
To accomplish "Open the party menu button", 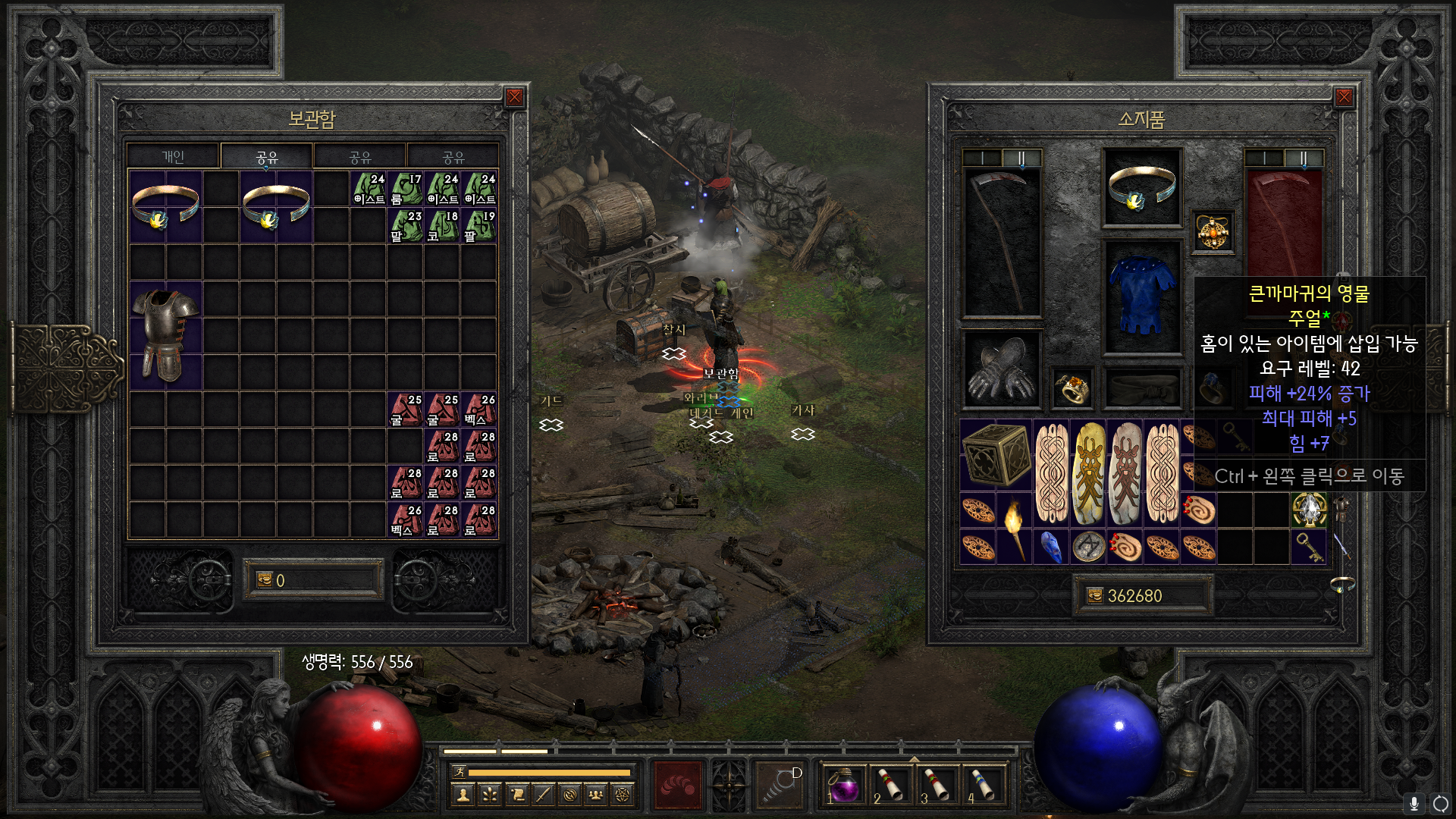I will click(x=595, y=795).
